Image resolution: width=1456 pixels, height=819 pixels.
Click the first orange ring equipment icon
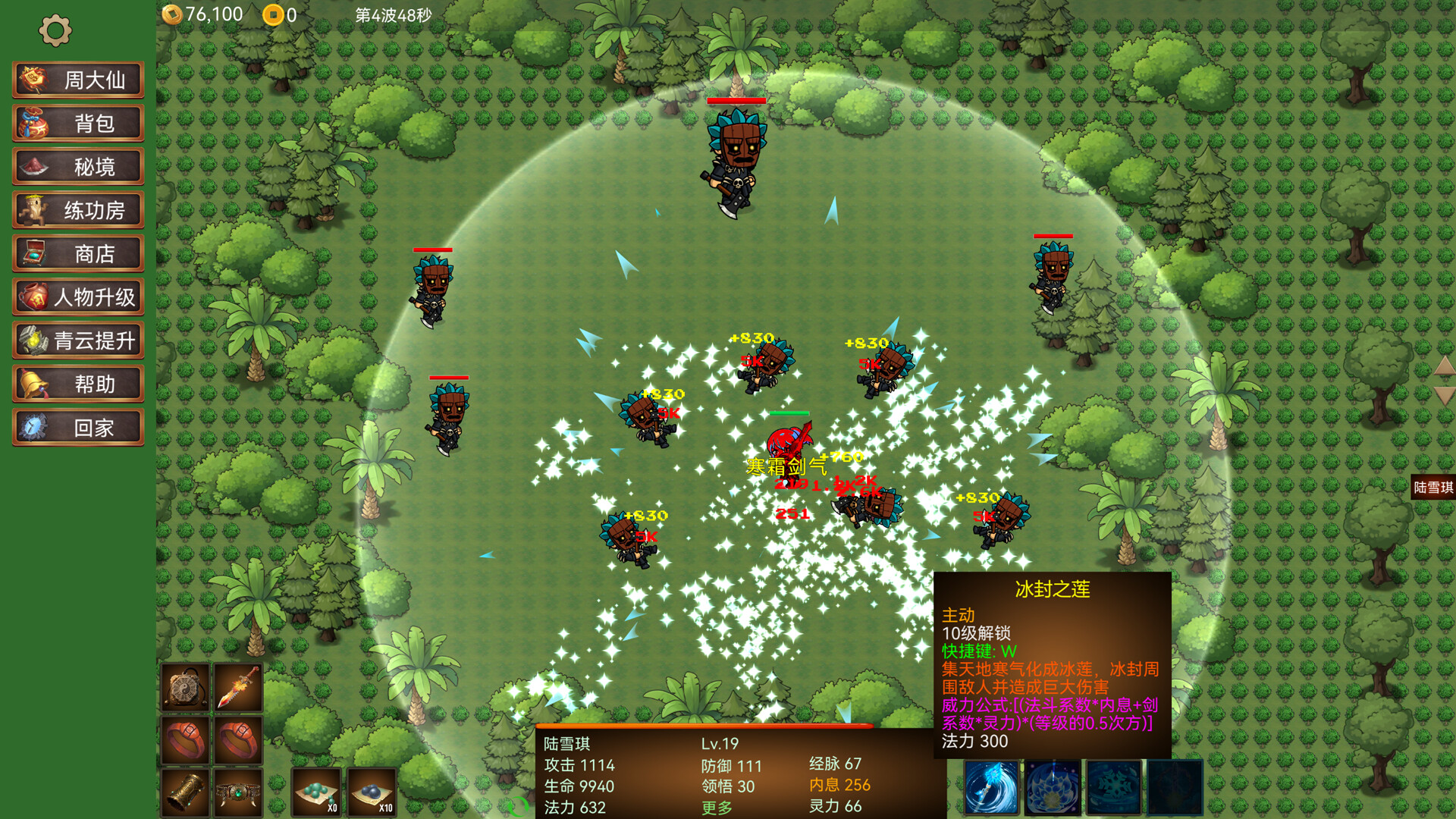tap(186, 739)
